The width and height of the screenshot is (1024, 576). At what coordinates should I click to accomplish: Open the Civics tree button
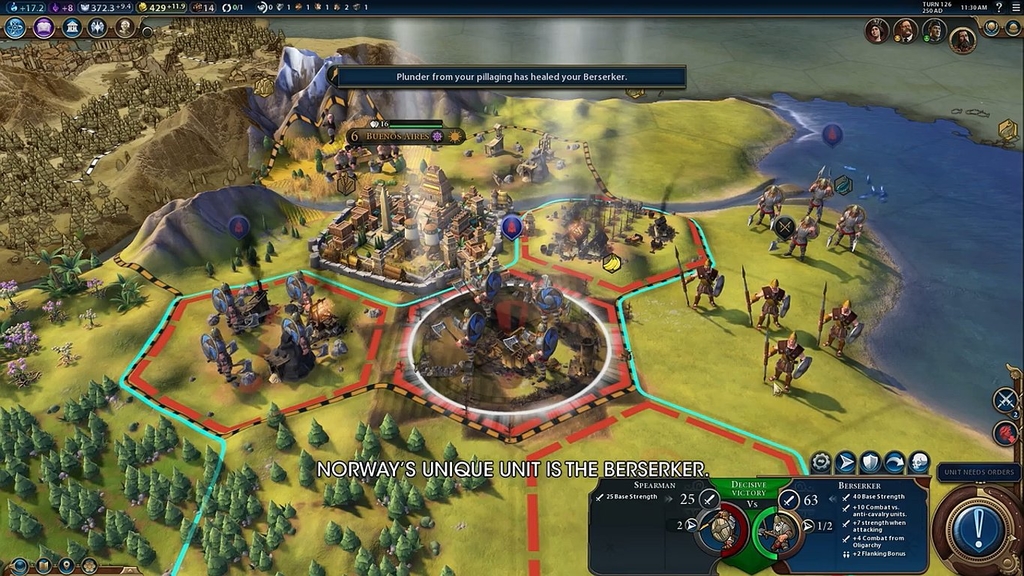point(44,27)
